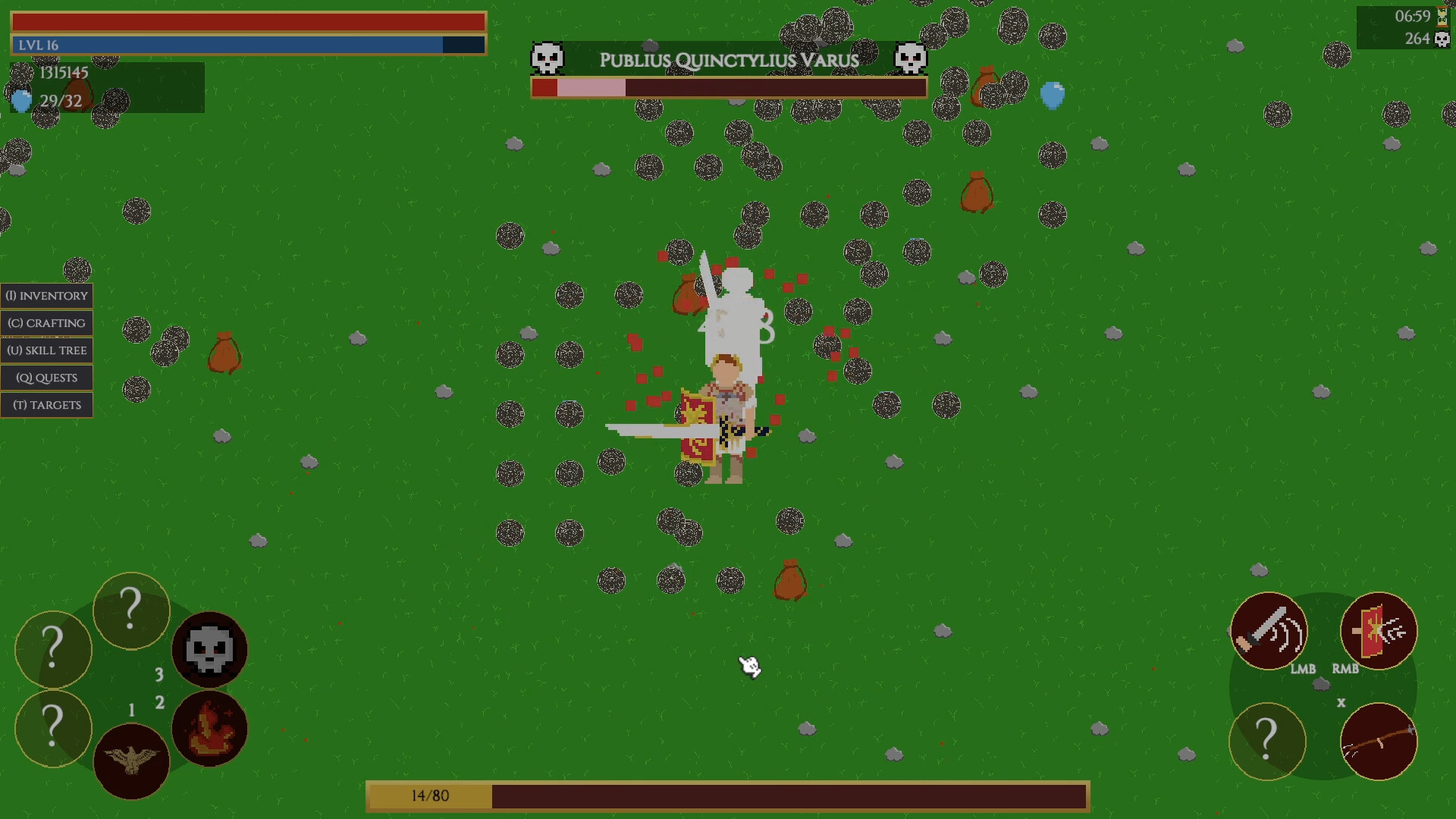This screenshot has height=819, width=1456.
Task: Show the (T) Targets list
Action: tap(46, 404)
